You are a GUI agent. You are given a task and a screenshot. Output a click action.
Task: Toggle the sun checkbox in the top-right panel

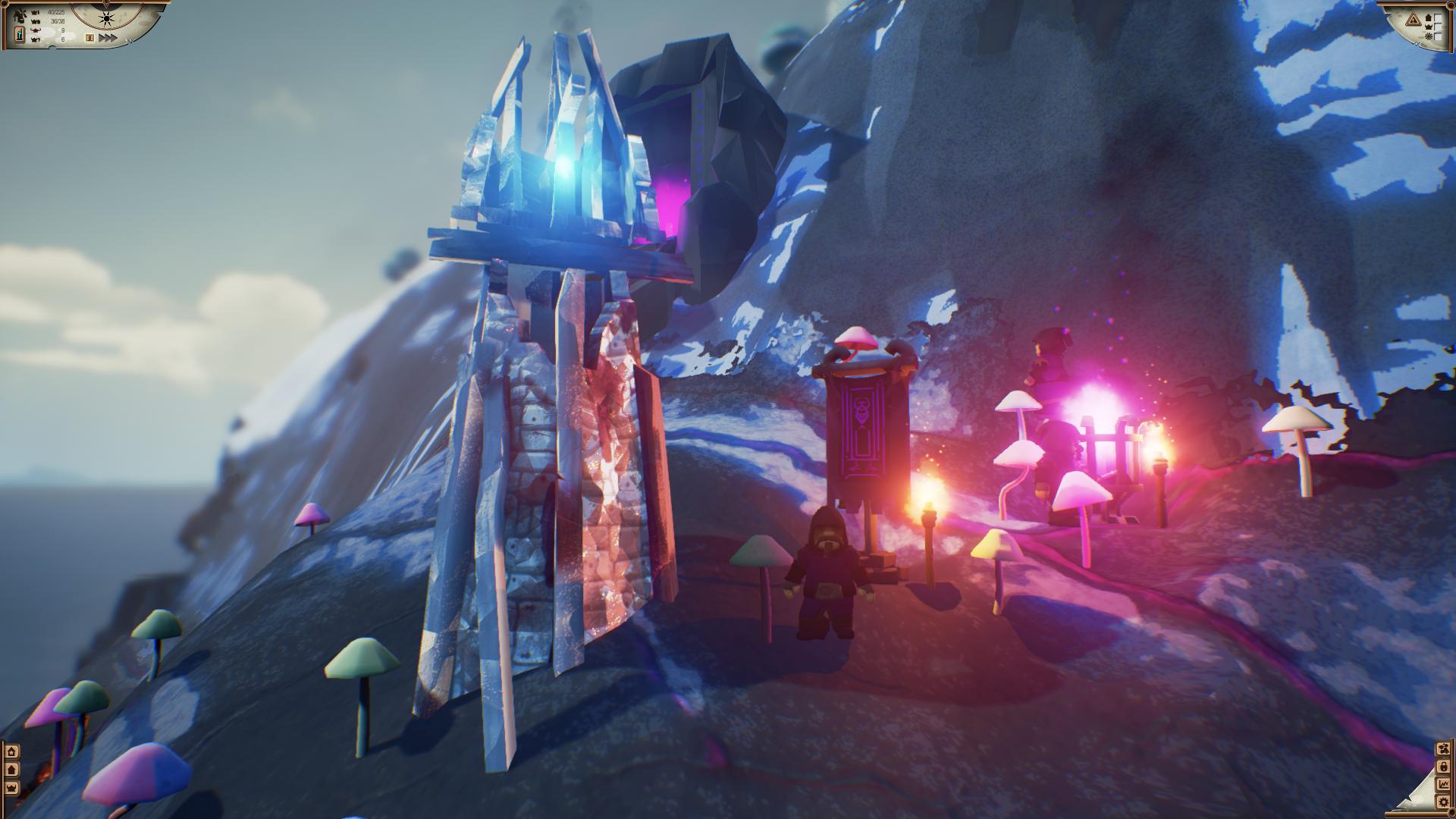[1439, 36]
